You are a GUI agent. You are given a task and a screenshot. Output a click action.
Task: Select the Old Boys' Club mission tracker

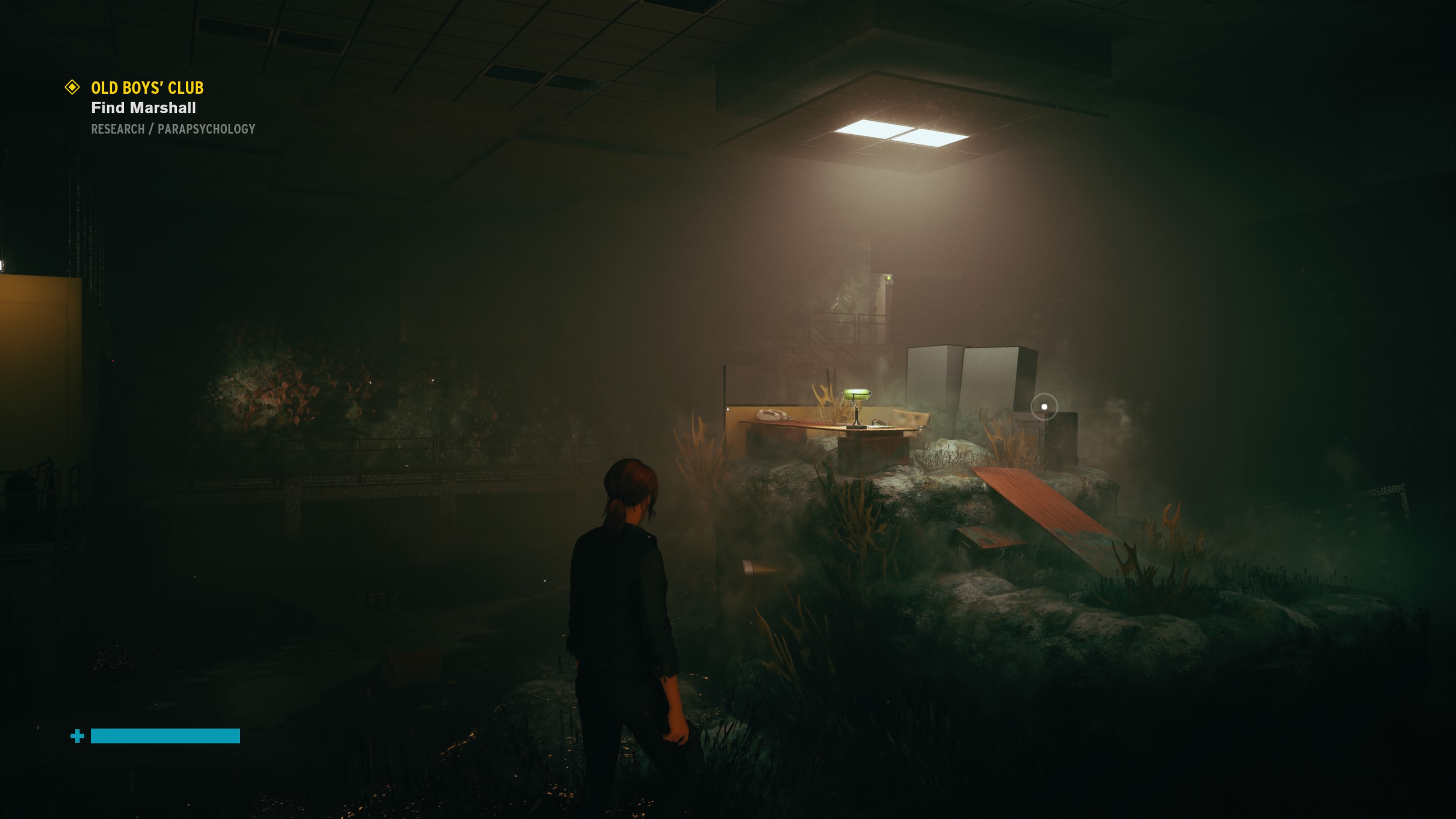click(x=147, y=88)
